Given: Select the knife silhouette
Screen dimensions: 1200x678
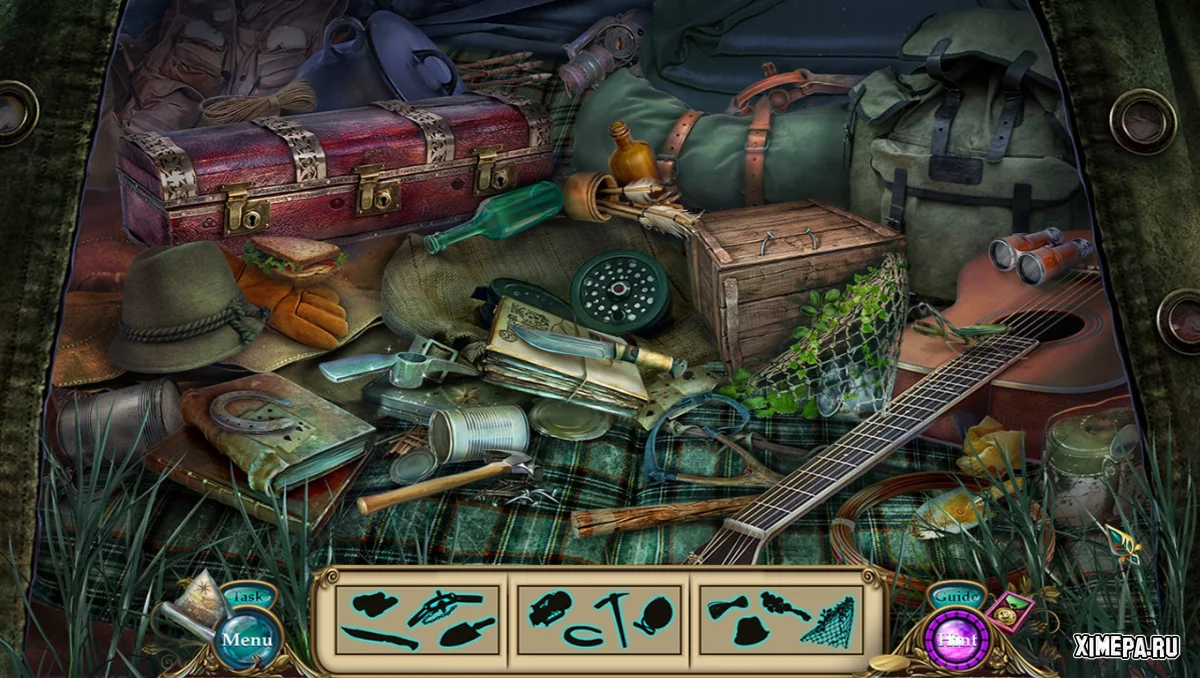Looking at the screenshot, I should (x=379, y=637).
